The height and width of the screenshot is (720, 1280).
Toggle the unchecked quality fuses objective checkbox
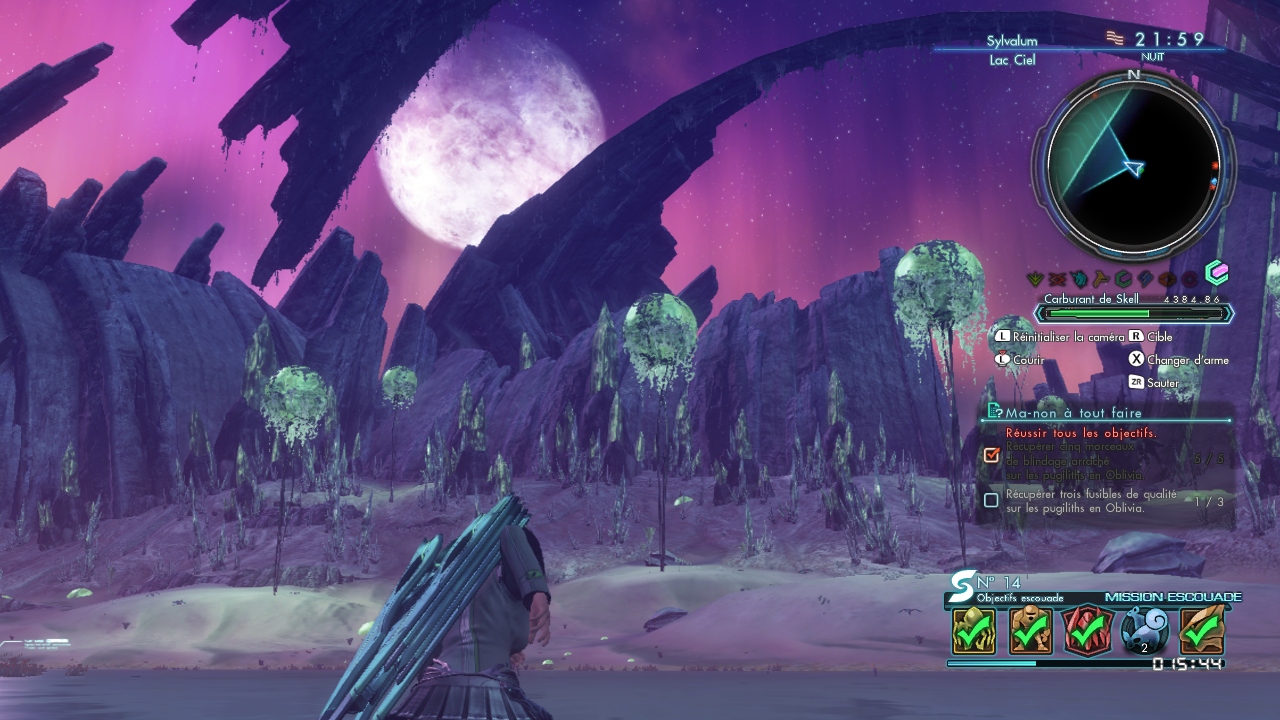[x=991, y=500]
